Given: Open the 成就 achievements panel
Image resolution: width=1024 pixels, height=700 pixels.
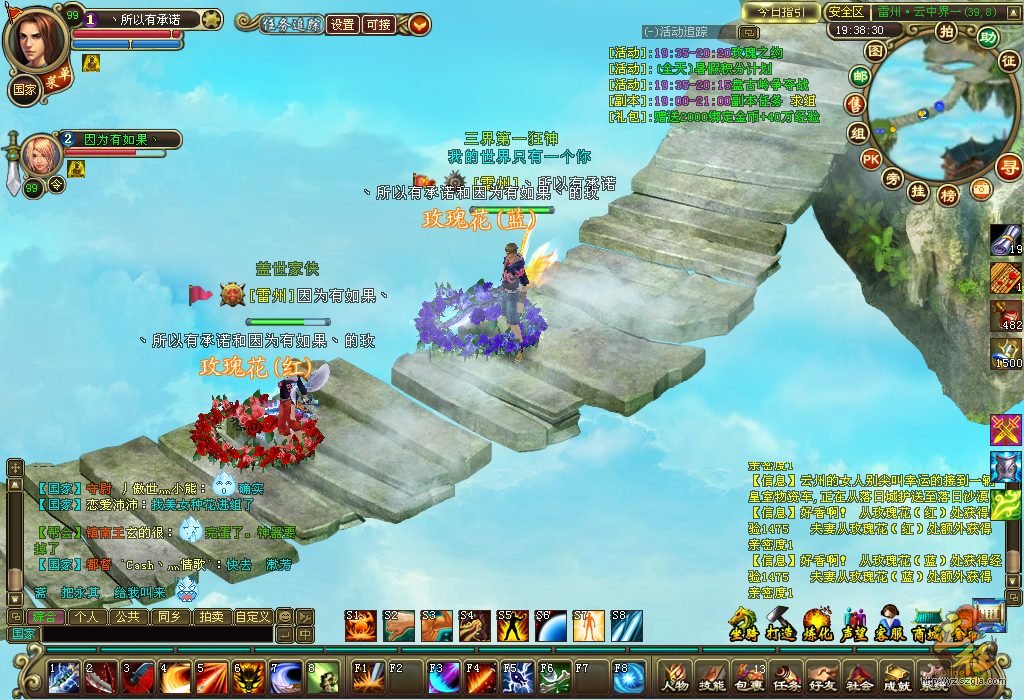Looking at the screenshot, I should point(895,675).
